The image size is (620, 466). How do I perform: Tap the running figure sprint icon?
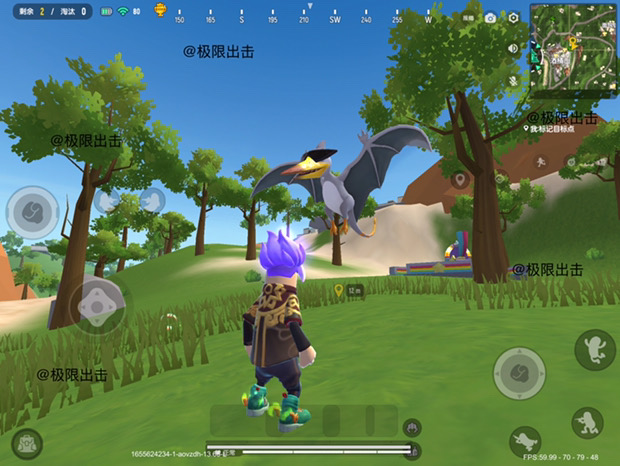(x=538, y=161)
